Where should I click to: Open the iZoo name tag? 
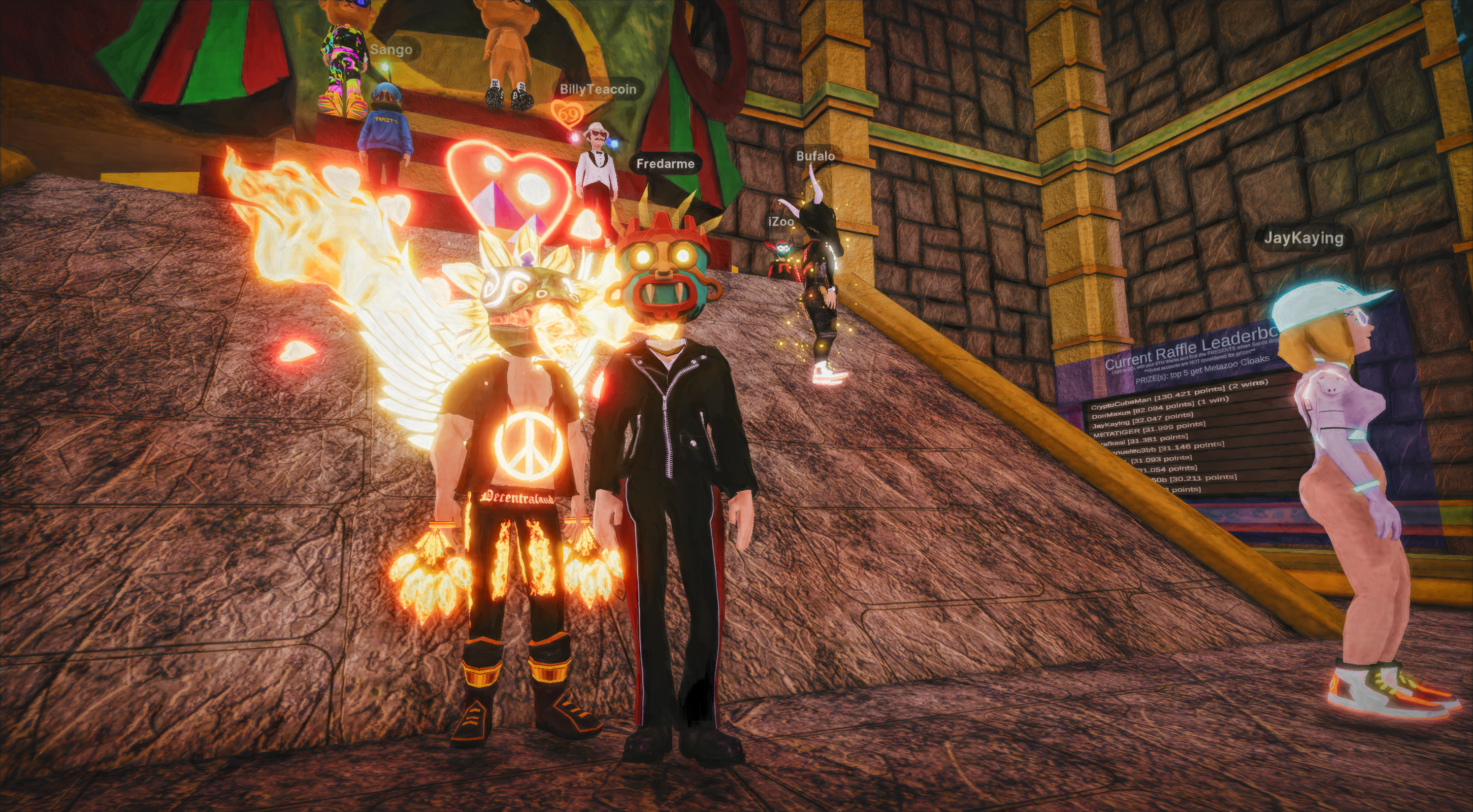click(781, 222)
